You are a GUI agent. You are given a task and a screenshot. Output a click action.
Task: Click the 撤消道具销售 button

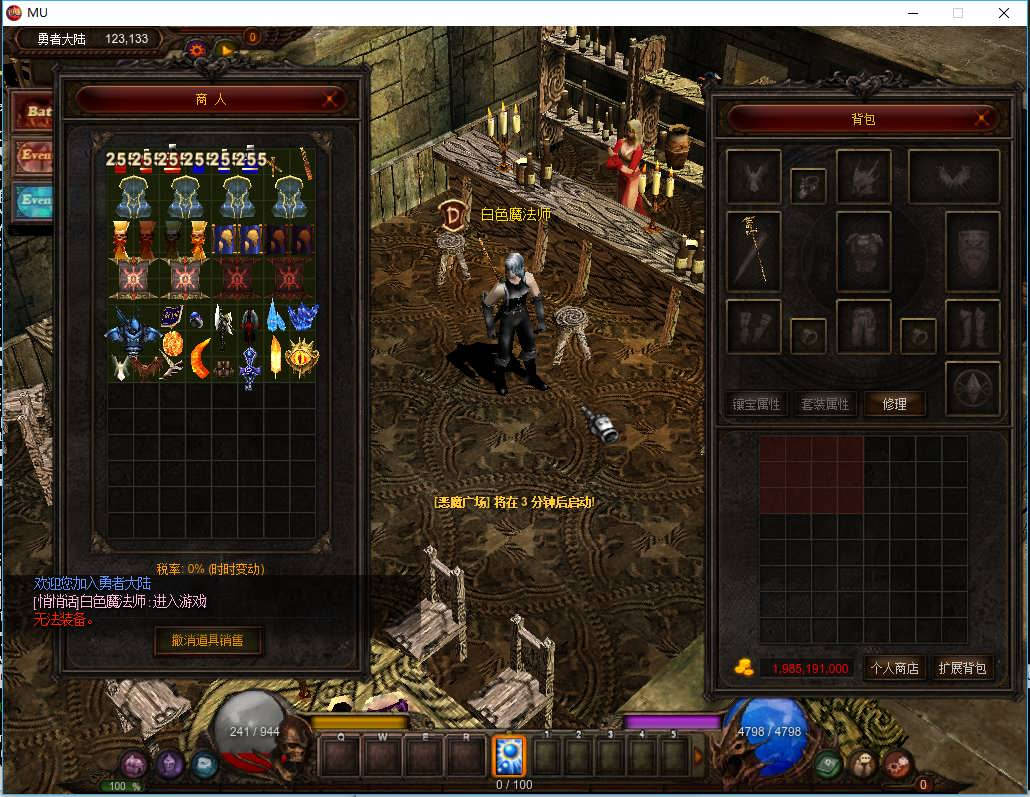208,640
